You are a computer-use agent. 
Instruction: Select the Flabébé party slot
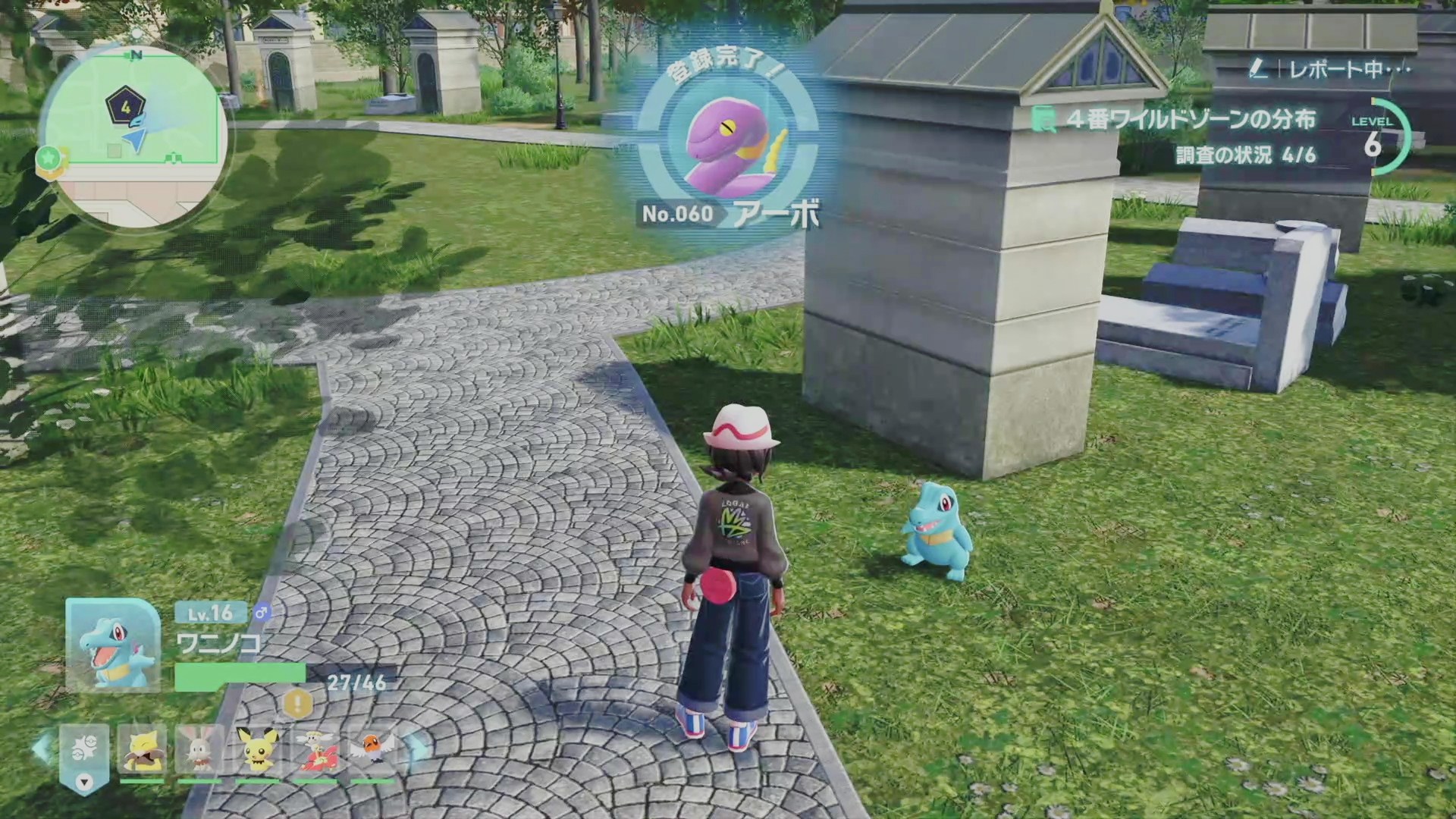[x=315, y=750]
